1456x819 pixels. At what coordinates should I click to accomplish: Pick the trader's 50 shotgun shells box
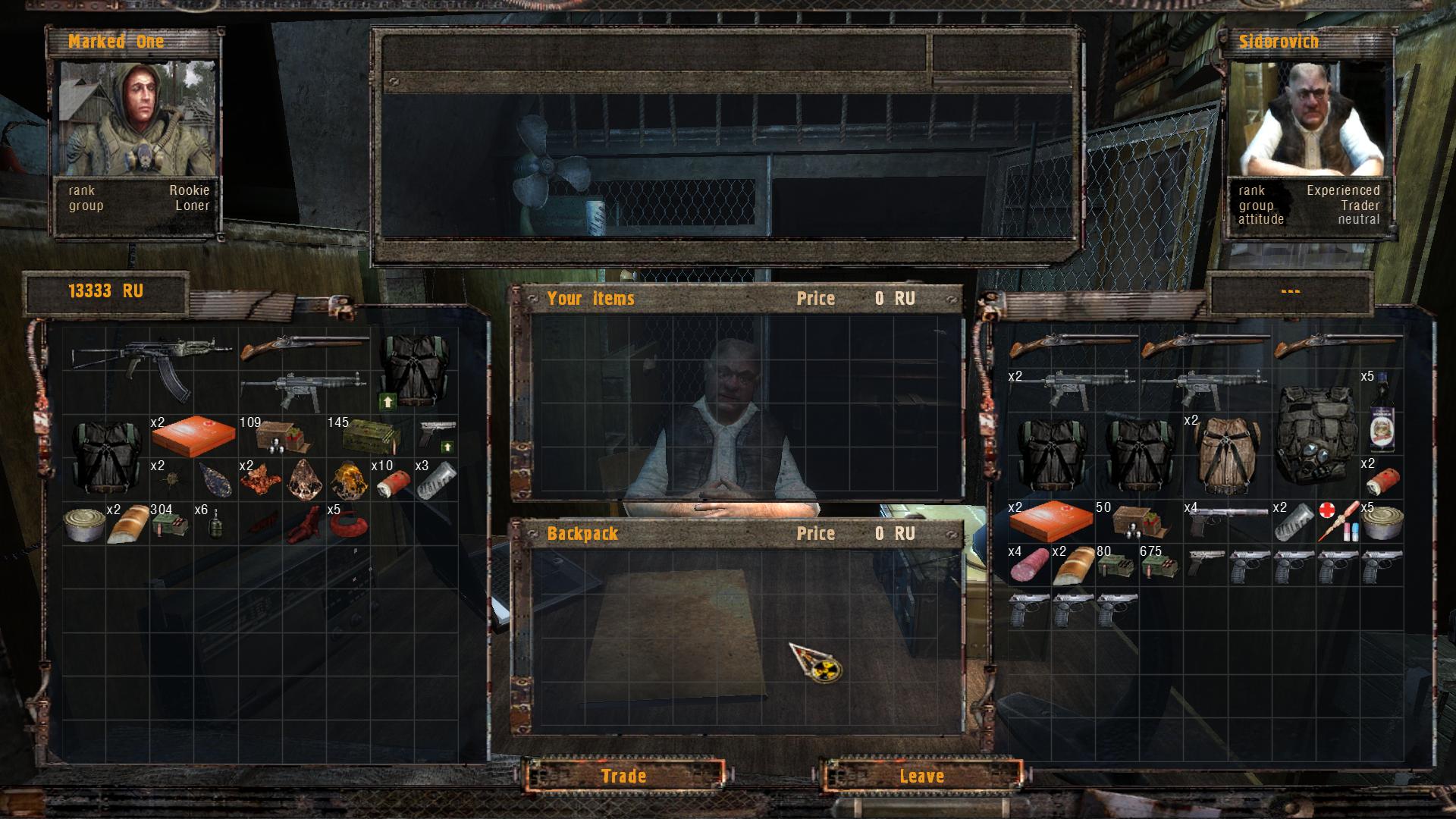(1137, 522)
